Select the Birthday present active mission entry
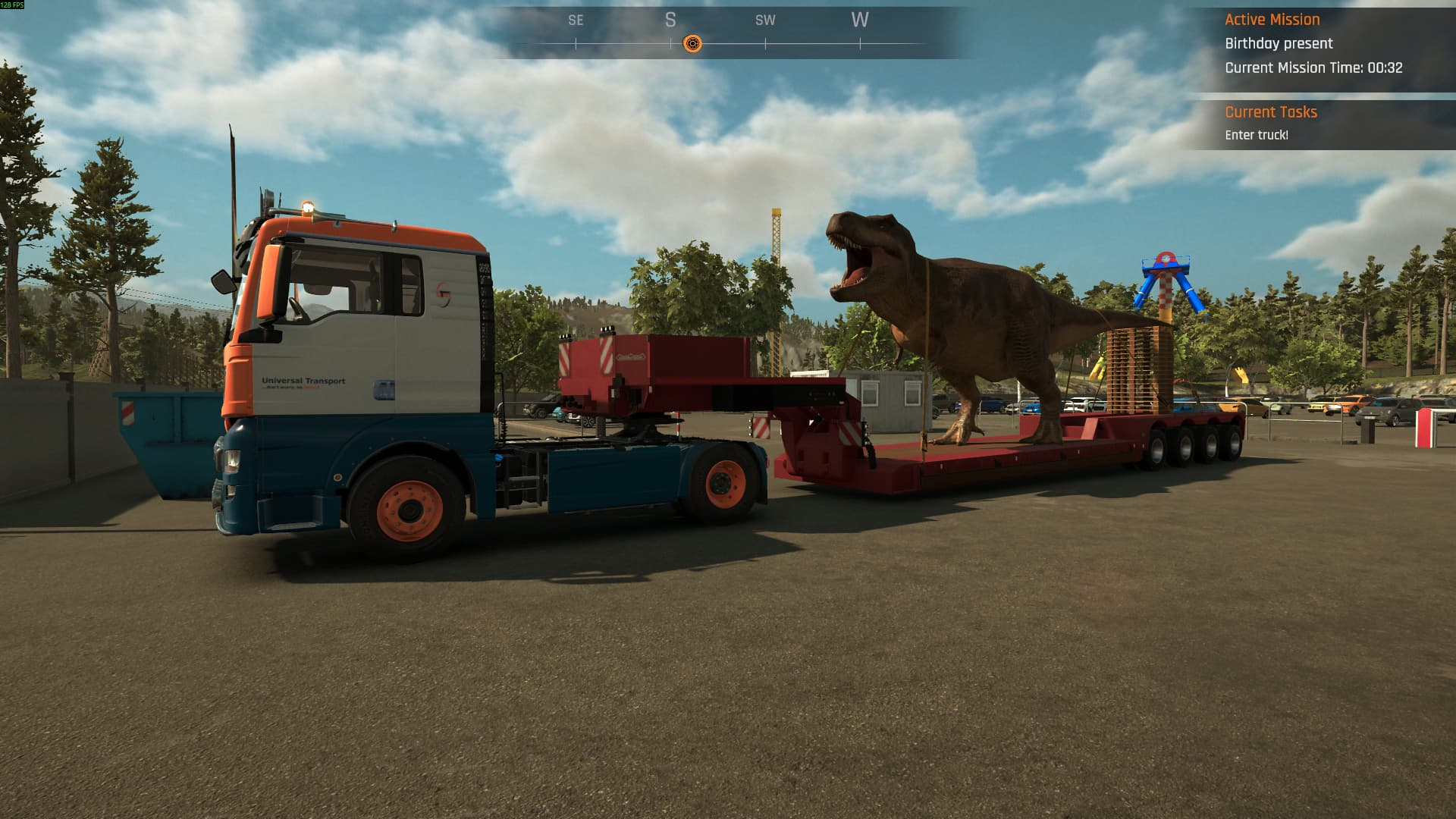Viewport: 1456px width, 819px height. [1279, 43]
